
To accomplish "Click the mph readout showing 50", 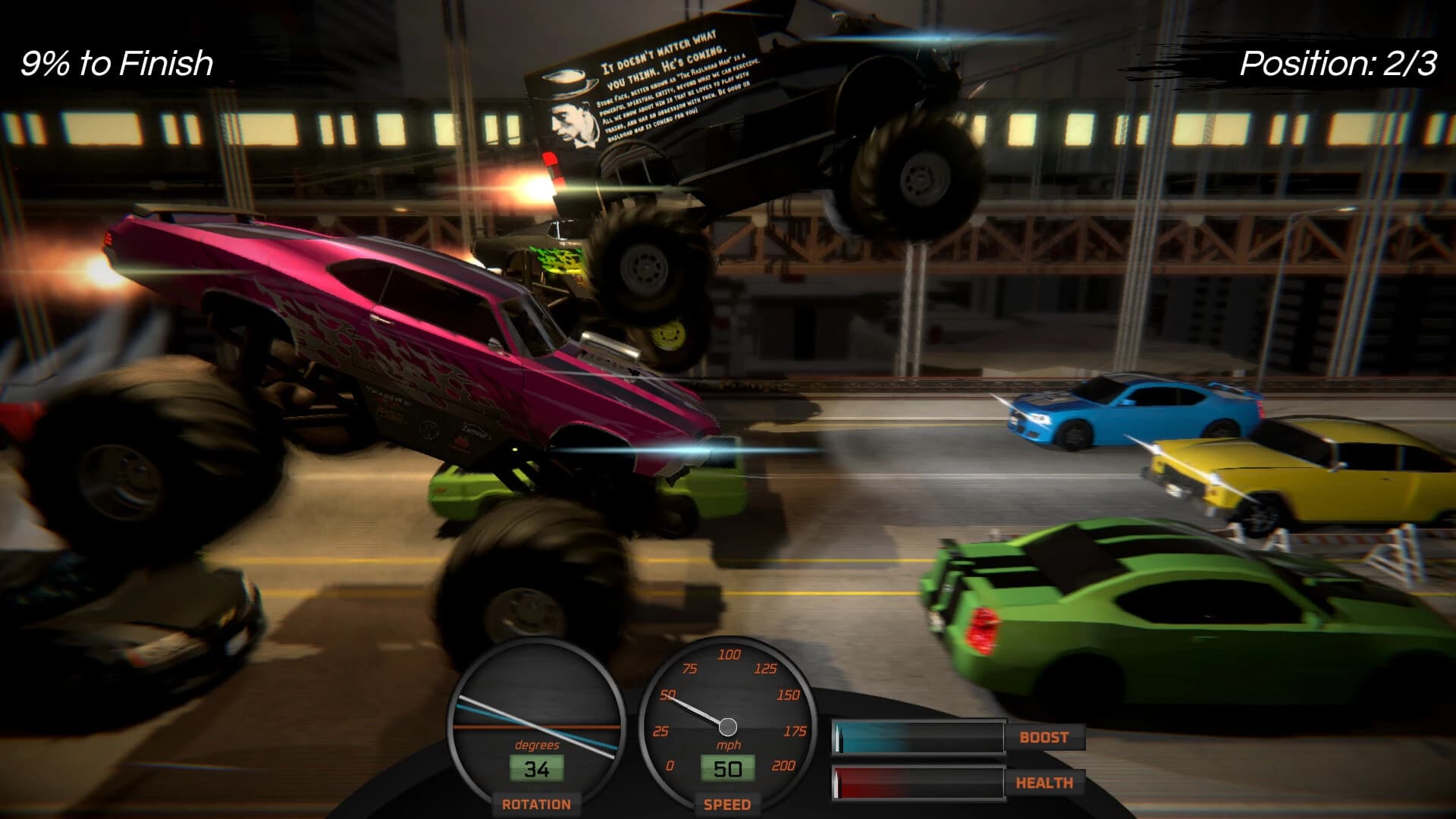I will tap(728, 768).
